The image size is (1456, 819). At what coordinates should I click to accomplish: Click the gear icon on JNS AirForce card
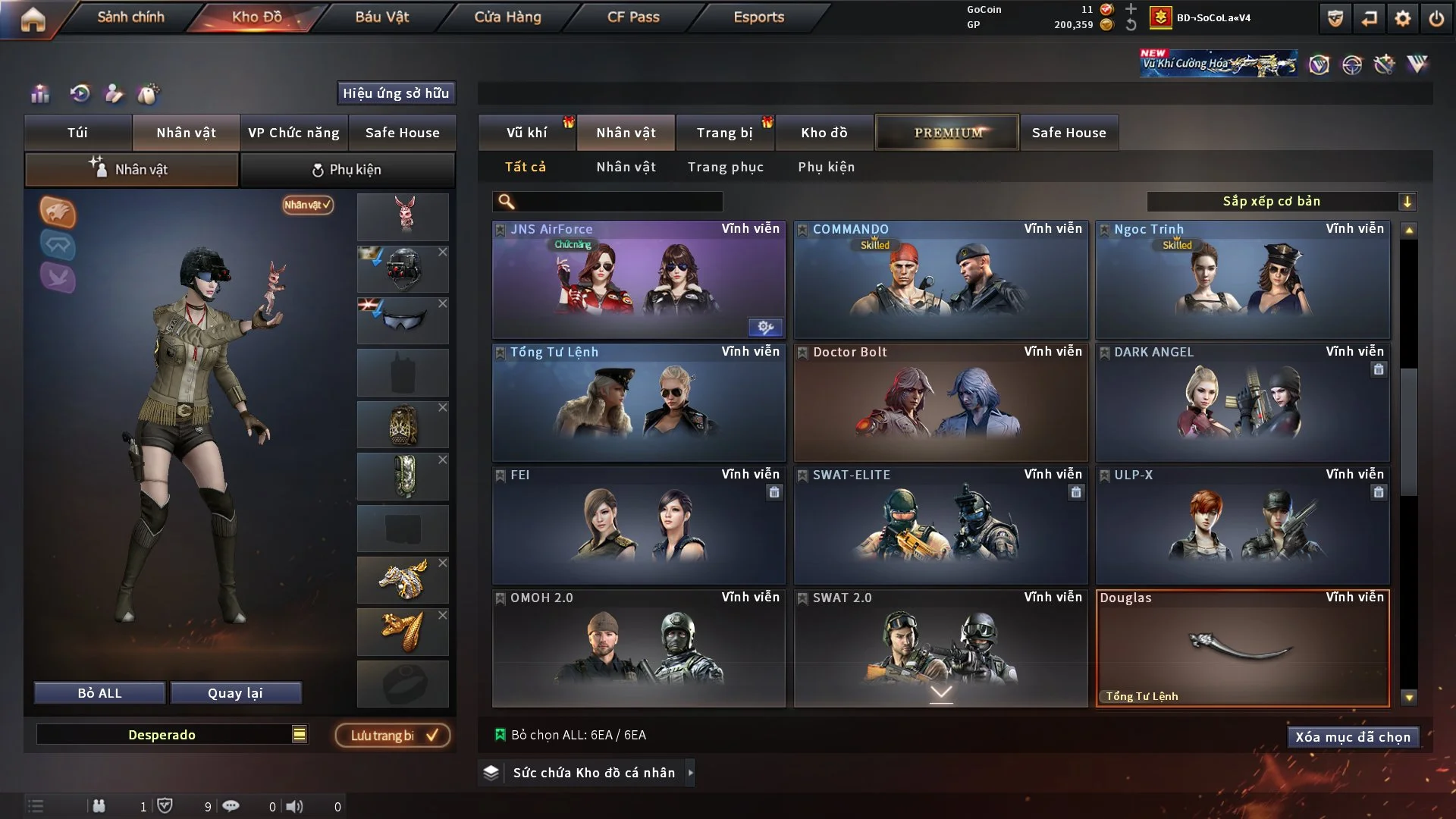[x=764, y=328]
